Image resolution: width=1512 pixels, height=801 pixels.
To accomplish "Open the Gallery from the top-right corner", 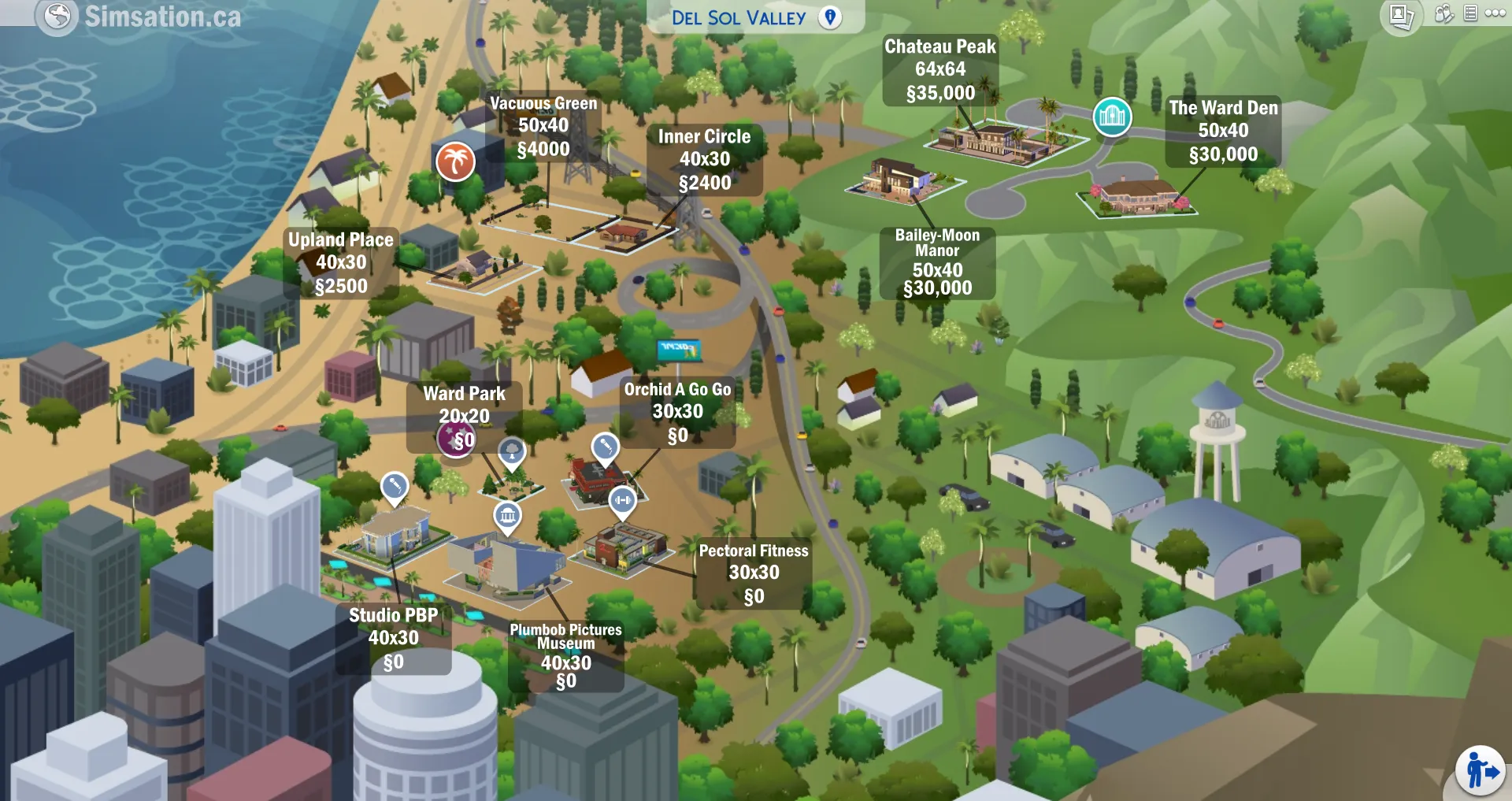I will point(1402,14).
